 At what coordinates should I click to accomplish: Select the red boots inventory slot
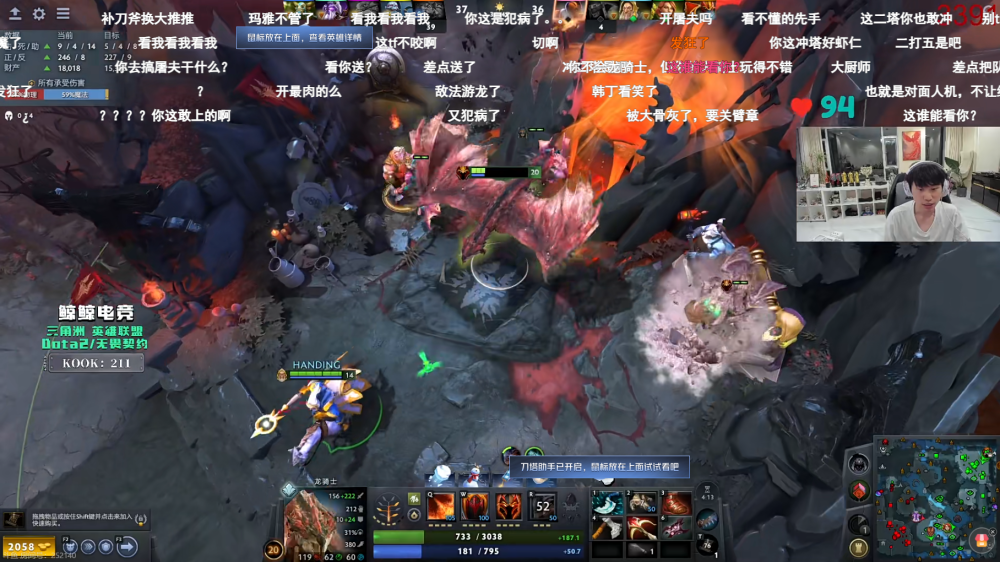675,503
